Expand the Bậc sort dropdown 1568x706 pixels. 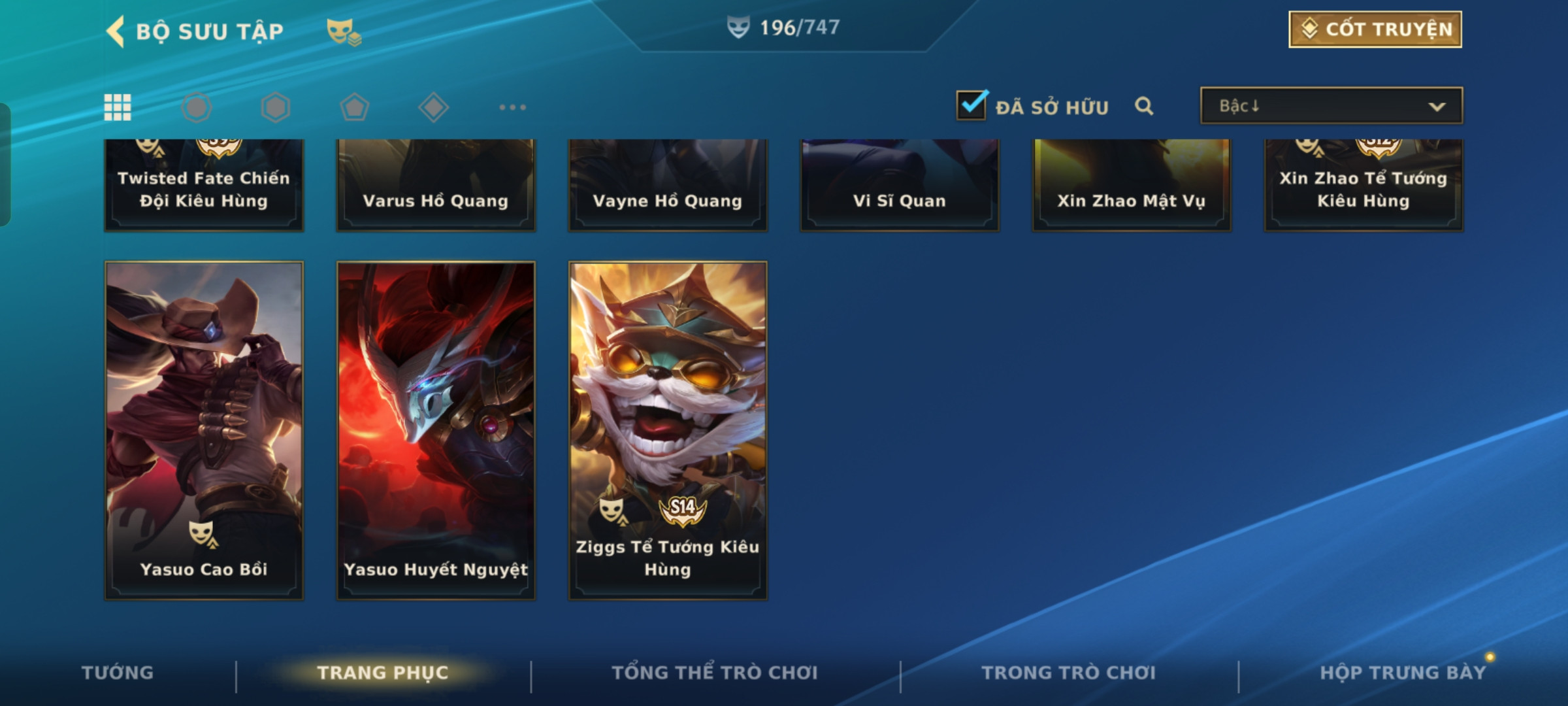pyautogui.click(x=1331, y=106)
